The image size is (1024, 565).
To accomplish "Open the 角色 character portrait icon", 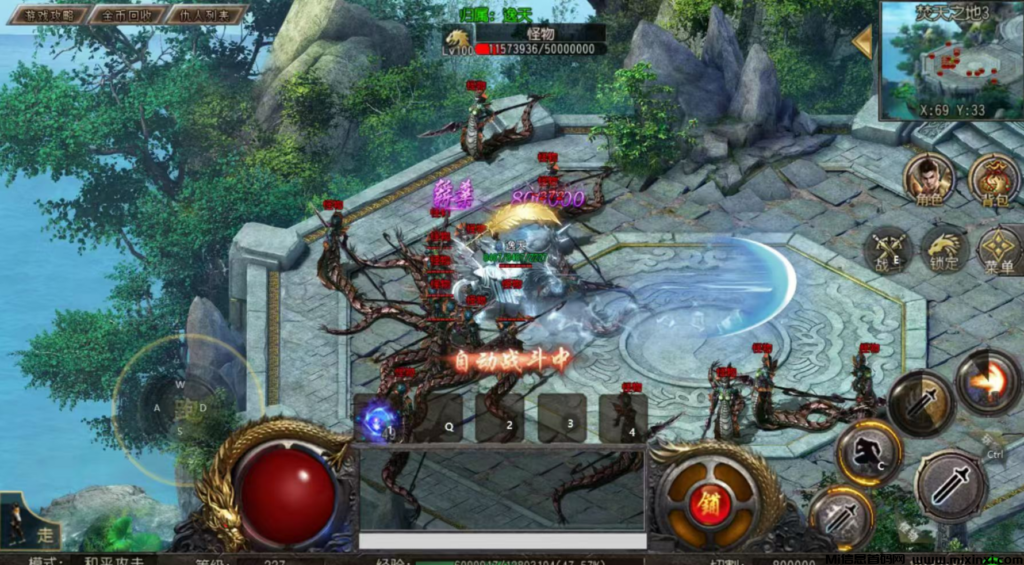I will (x=929, y=178).
